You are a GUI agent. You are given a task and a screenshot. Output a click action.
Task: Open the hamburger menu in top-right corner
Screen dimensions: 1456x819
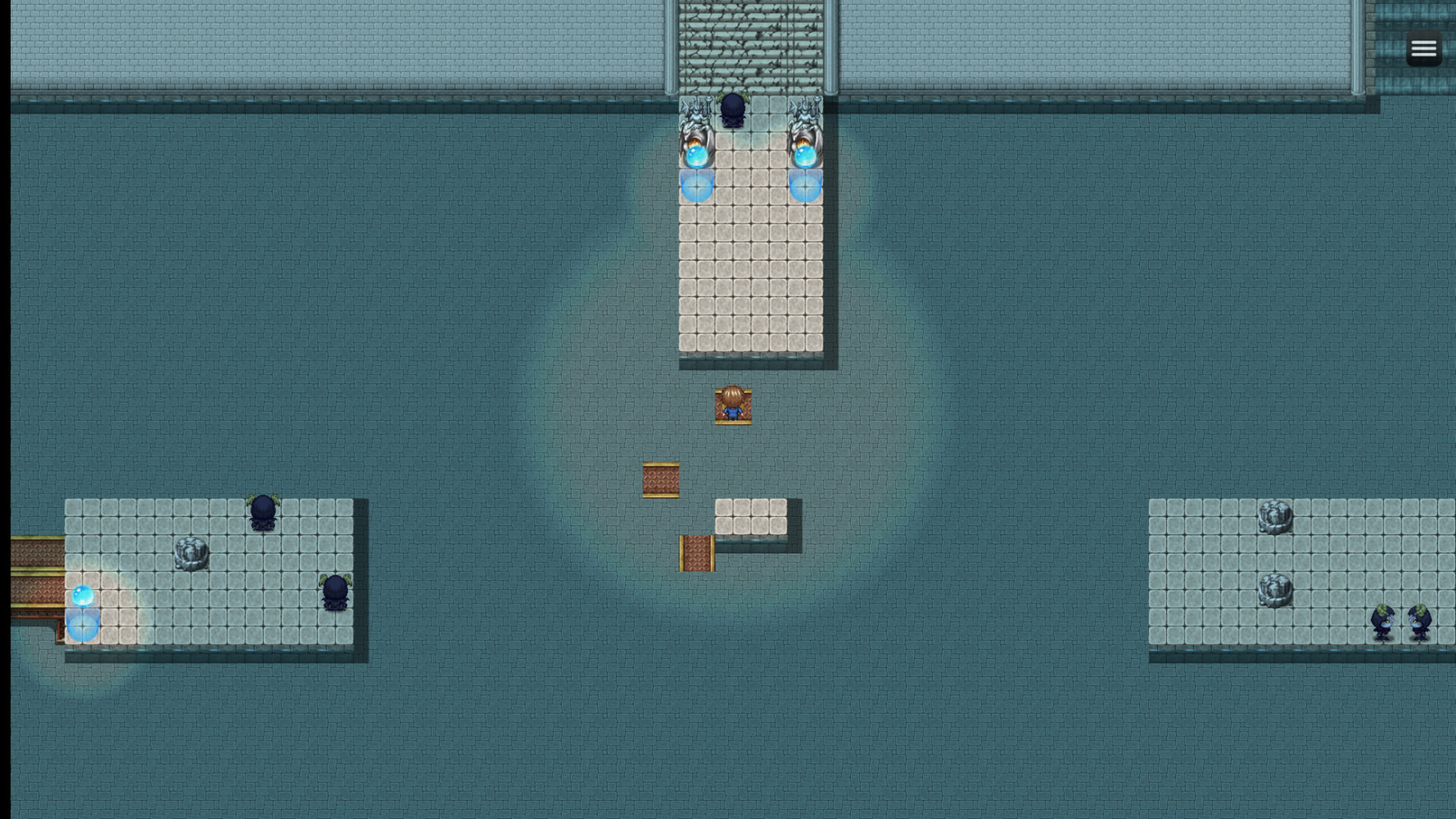point(1424,48)
